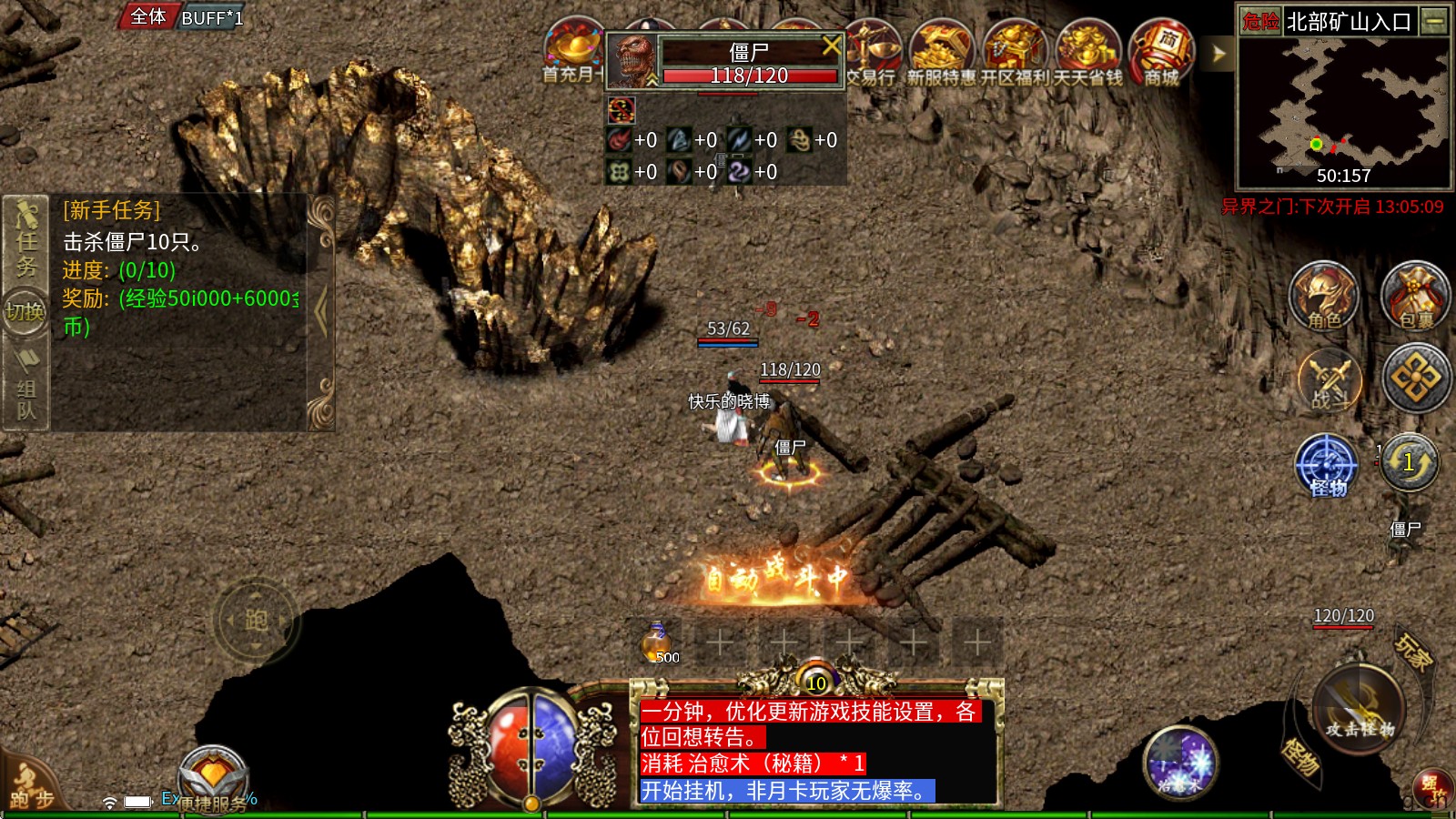Viewport: 1456px width, 819px height.
Task: Close the 僵尸 target frame
Action: coord(831,45)
